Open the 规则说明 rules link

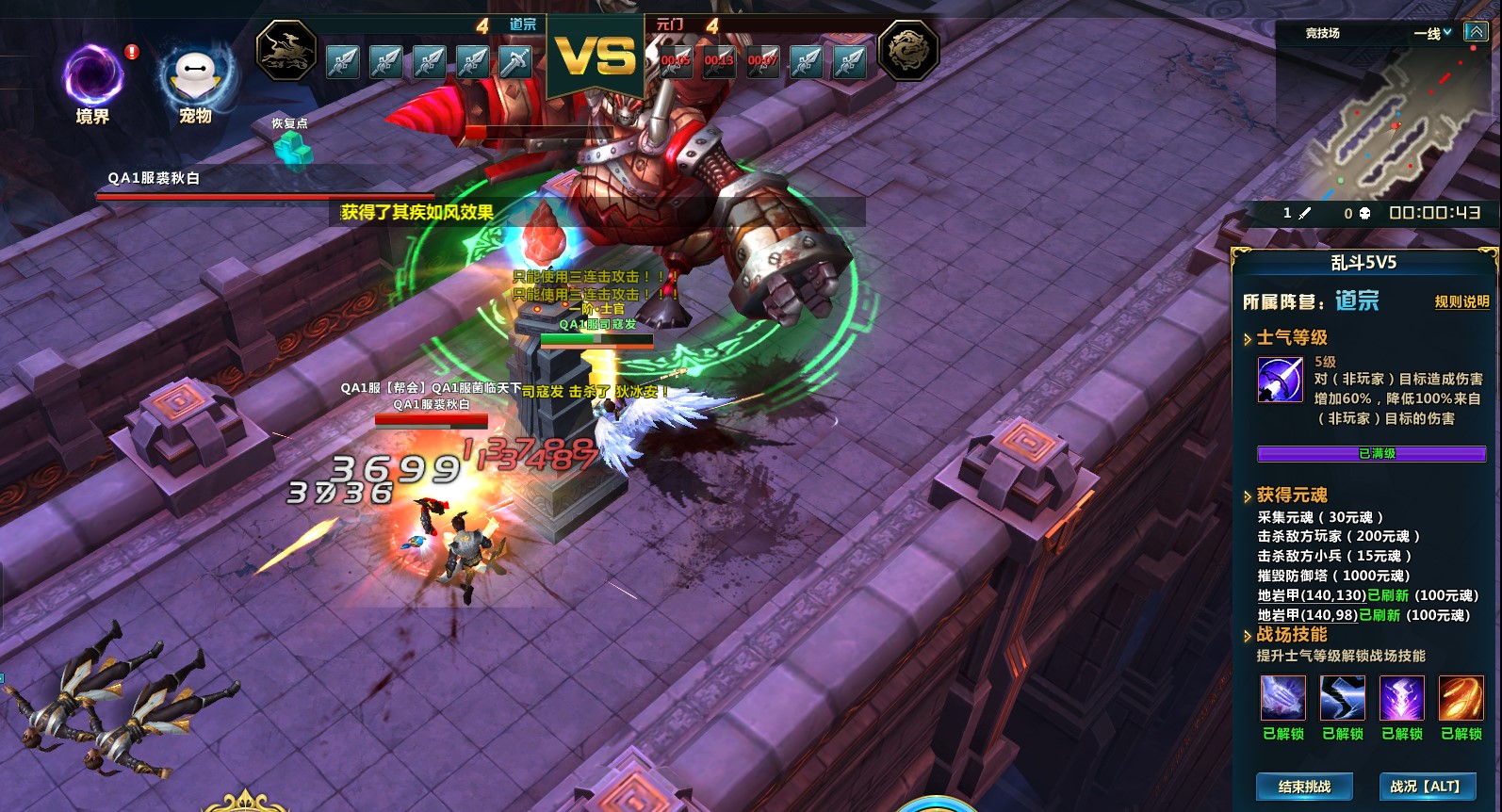click(x=1461, y=301)
